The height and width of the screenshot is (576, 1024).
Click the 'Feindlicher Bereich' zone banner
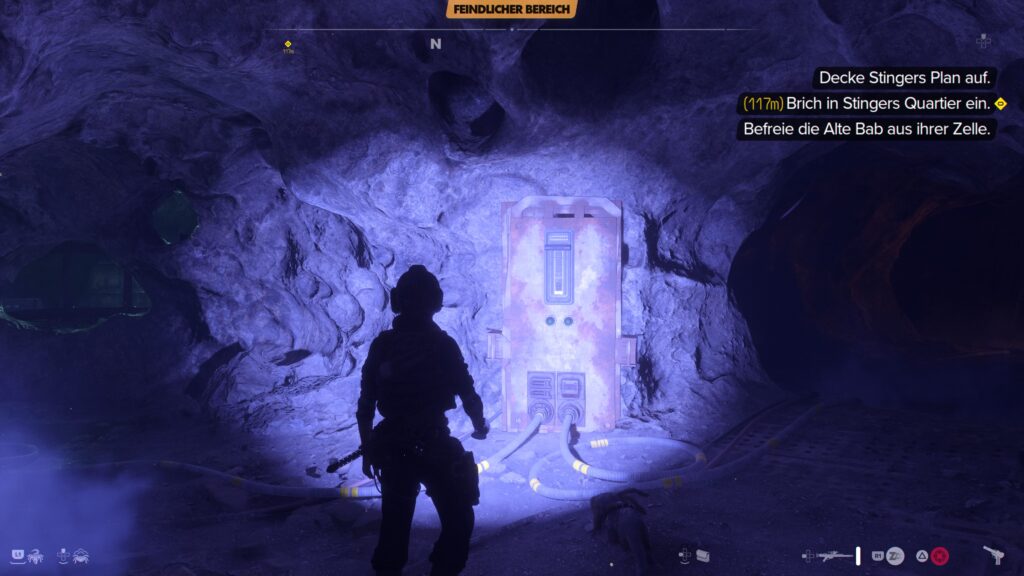coord(512,9)
